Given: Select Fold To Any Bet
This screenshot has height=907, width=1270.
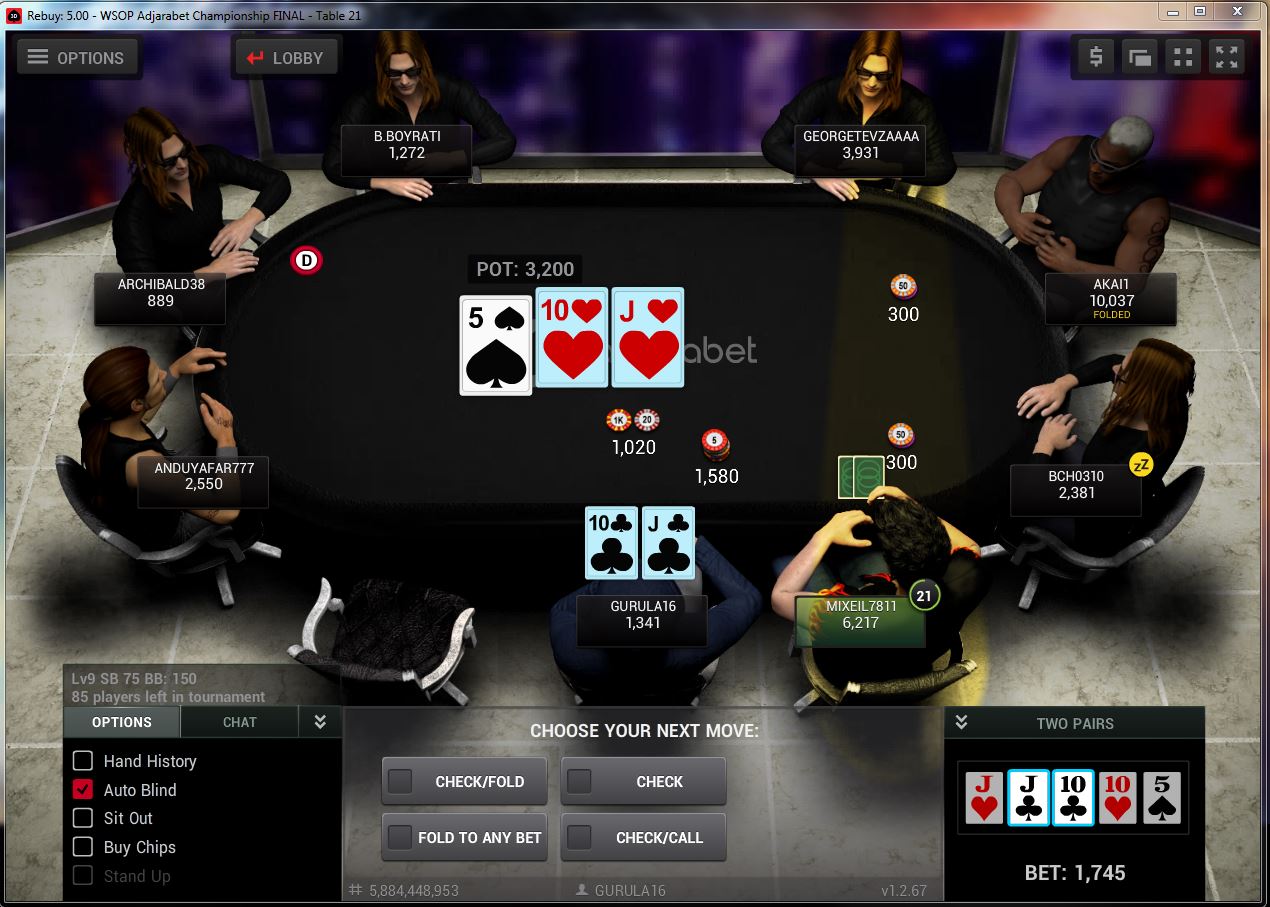Looking at the screenshot, I should (401, 837).
